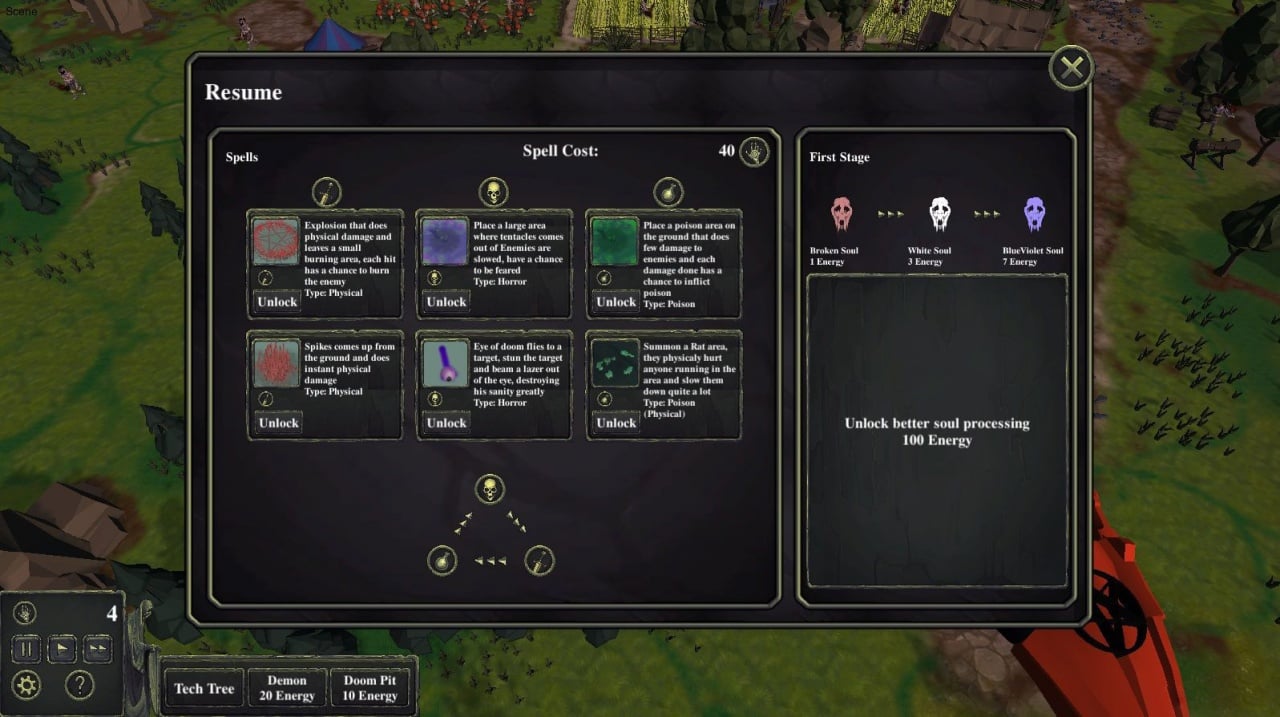
Task: Select the skull Horror category icon
Action: point(492,191)
